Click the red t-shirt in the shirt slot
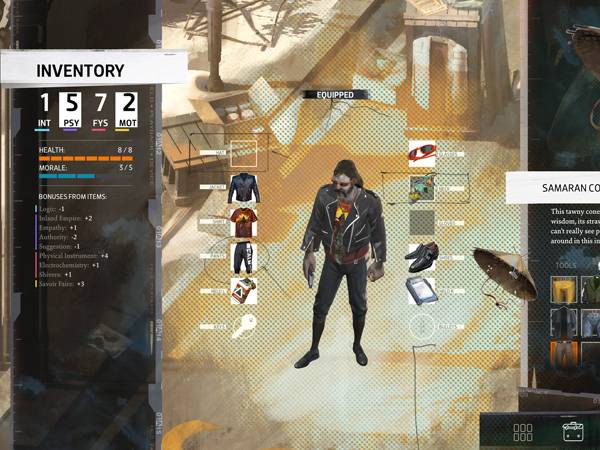This screenshot has width=600, height=450. [243, 222]
